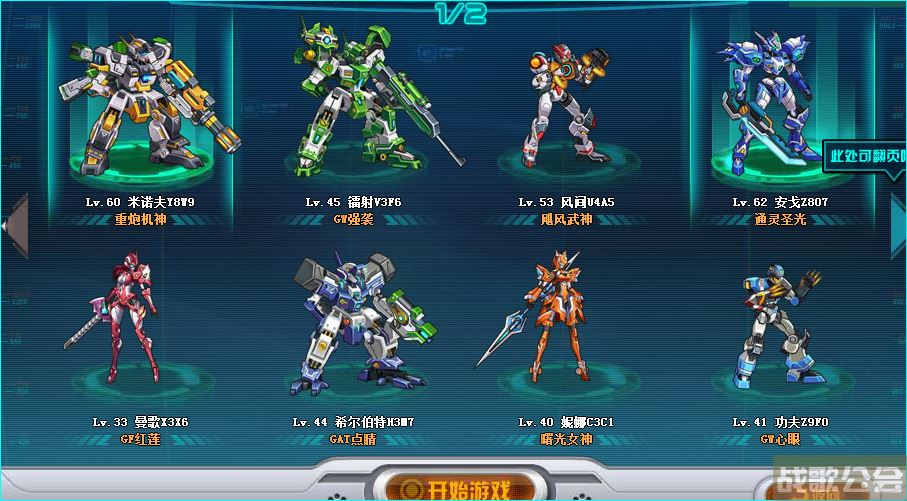Start the game with 开始游戏 button
907x501 pixels.
455,489
